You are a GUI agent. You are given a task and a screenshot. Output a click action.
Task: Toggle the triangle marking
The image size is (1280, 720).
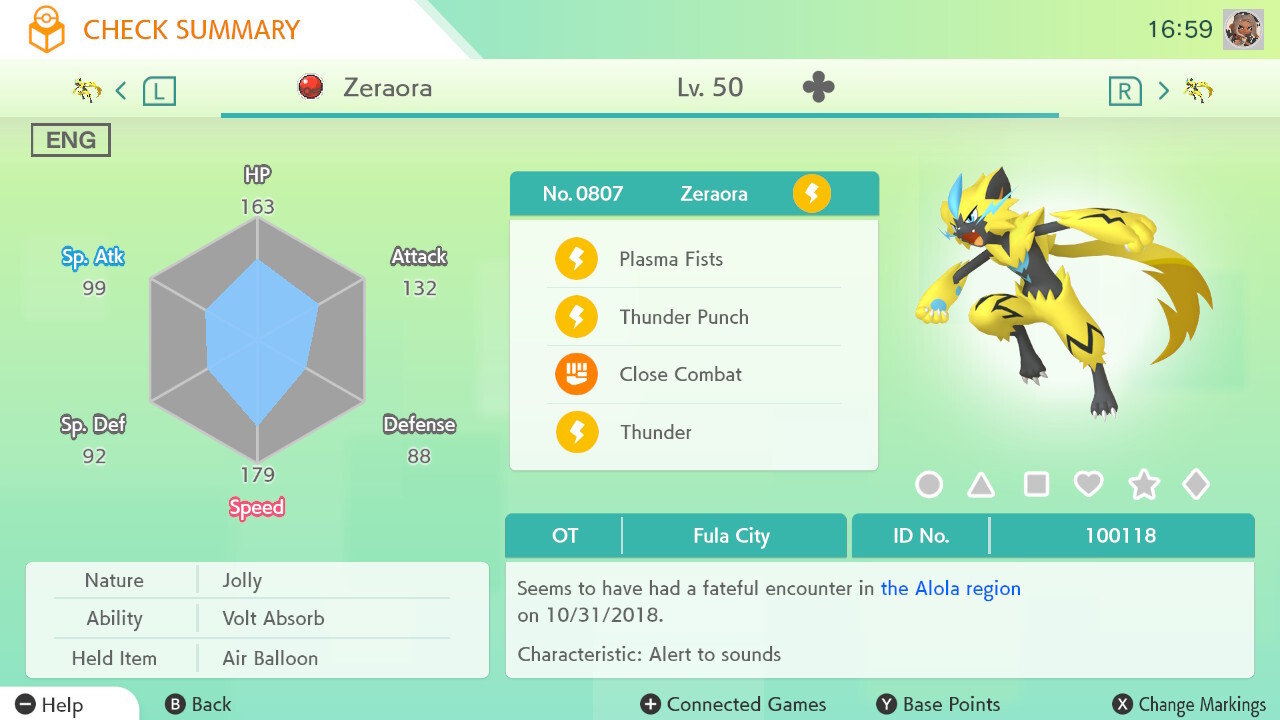[x=981, y=485]
